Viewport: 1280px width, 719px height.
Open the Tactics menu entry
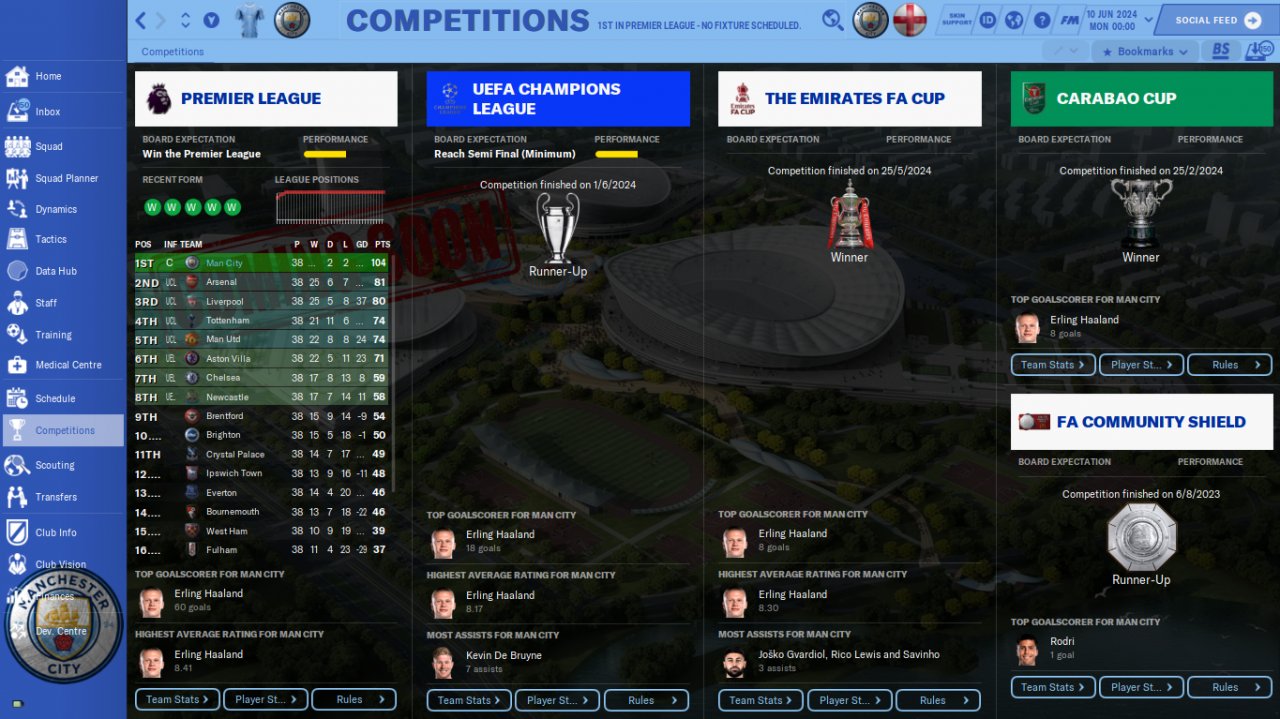tap(50, 239)
